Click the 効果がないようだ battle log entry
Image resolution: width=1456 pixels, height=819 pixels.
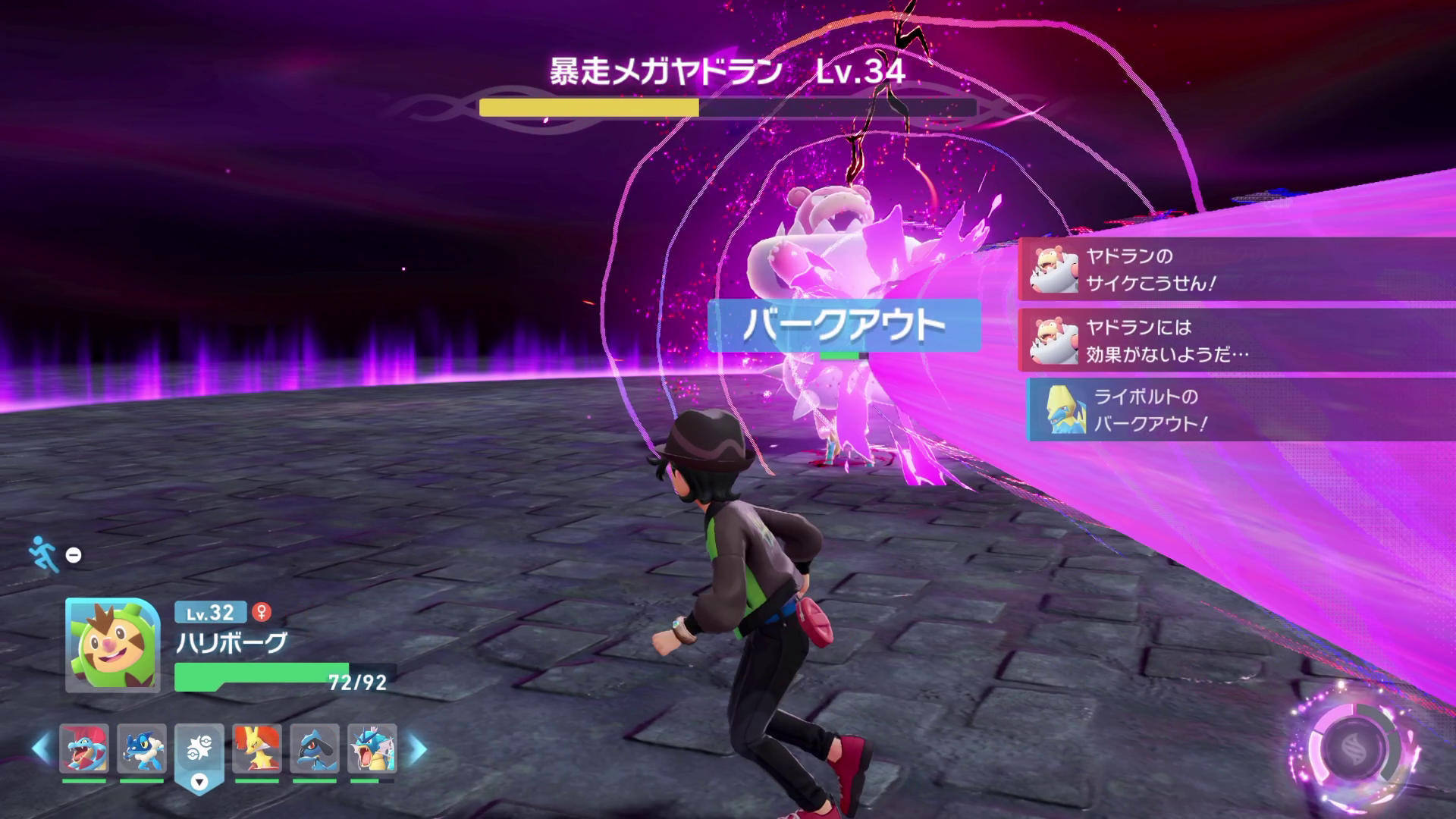[1236, 340]
